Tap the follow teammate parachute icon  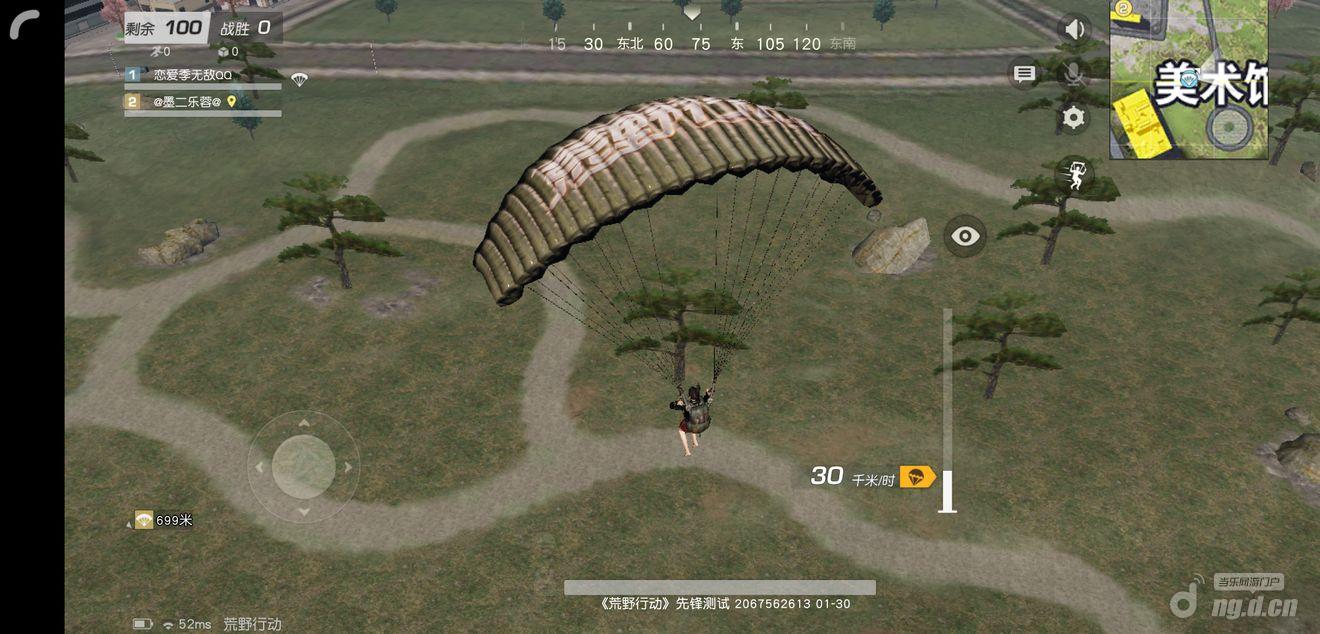(x=1075, y=175)
